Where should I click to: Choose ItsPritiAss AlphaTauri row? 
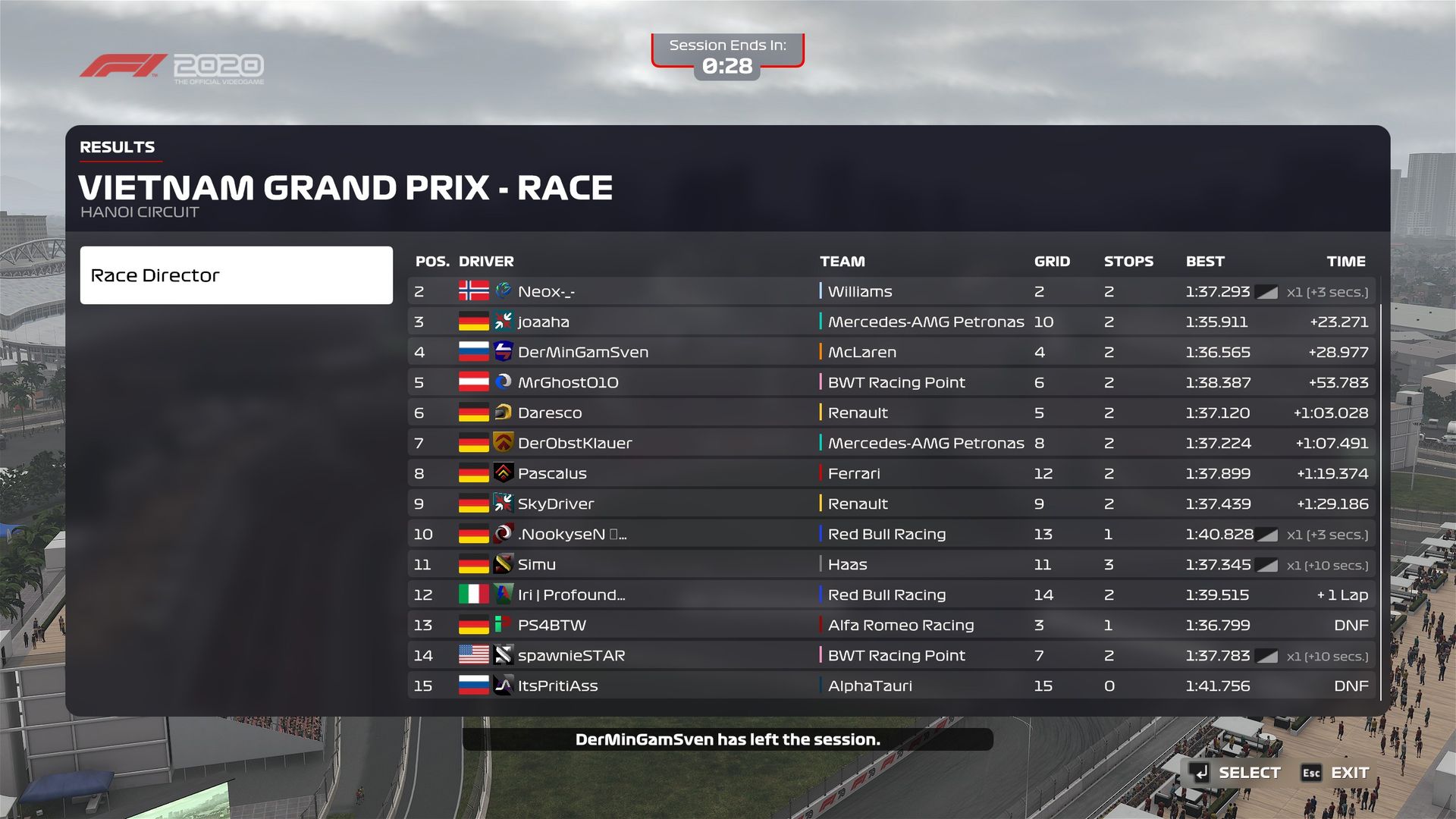click(891, 686)
